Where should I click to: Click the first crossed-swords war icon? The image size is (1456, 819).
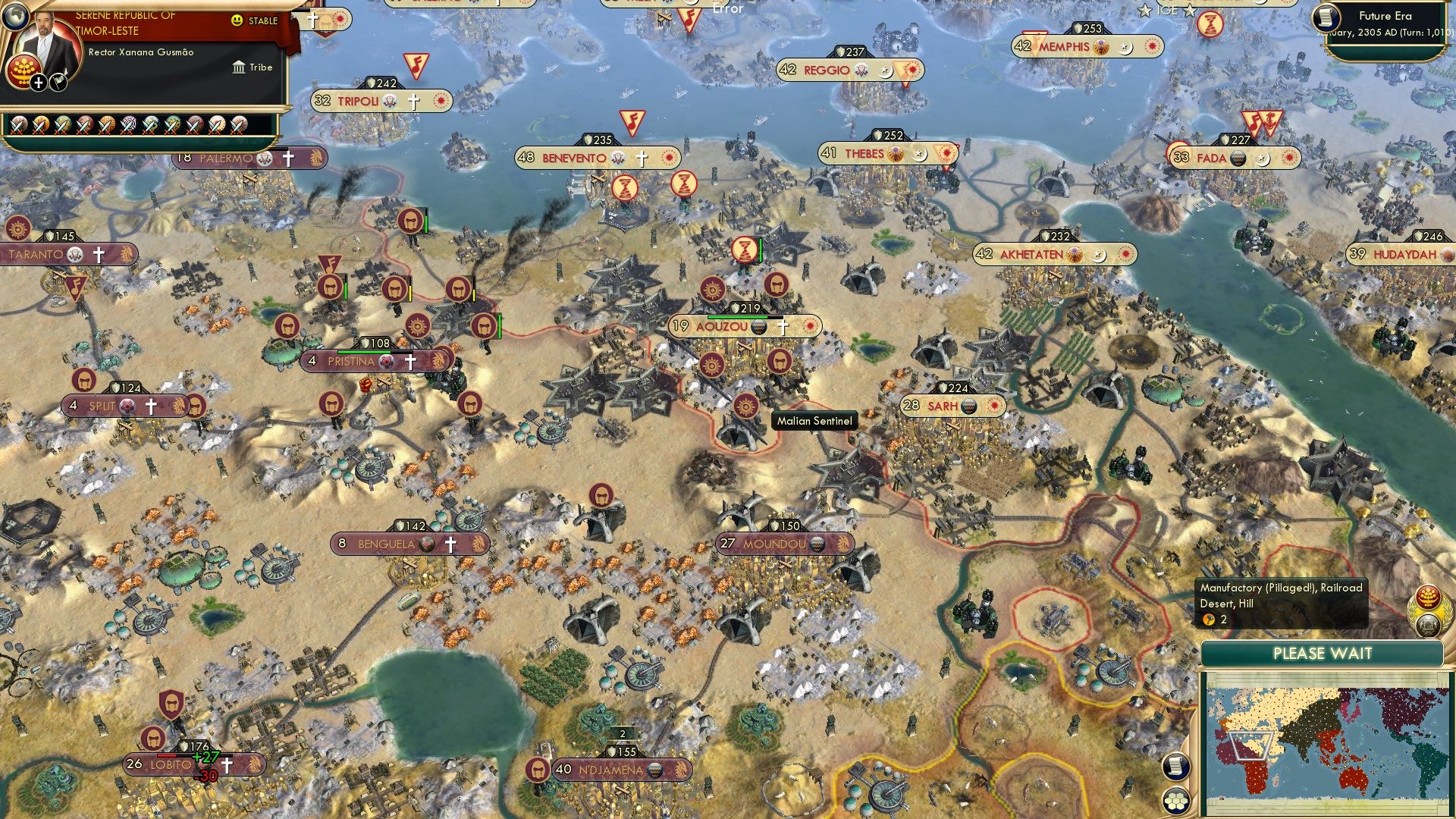pyautogui.click(x=19, y=124)
